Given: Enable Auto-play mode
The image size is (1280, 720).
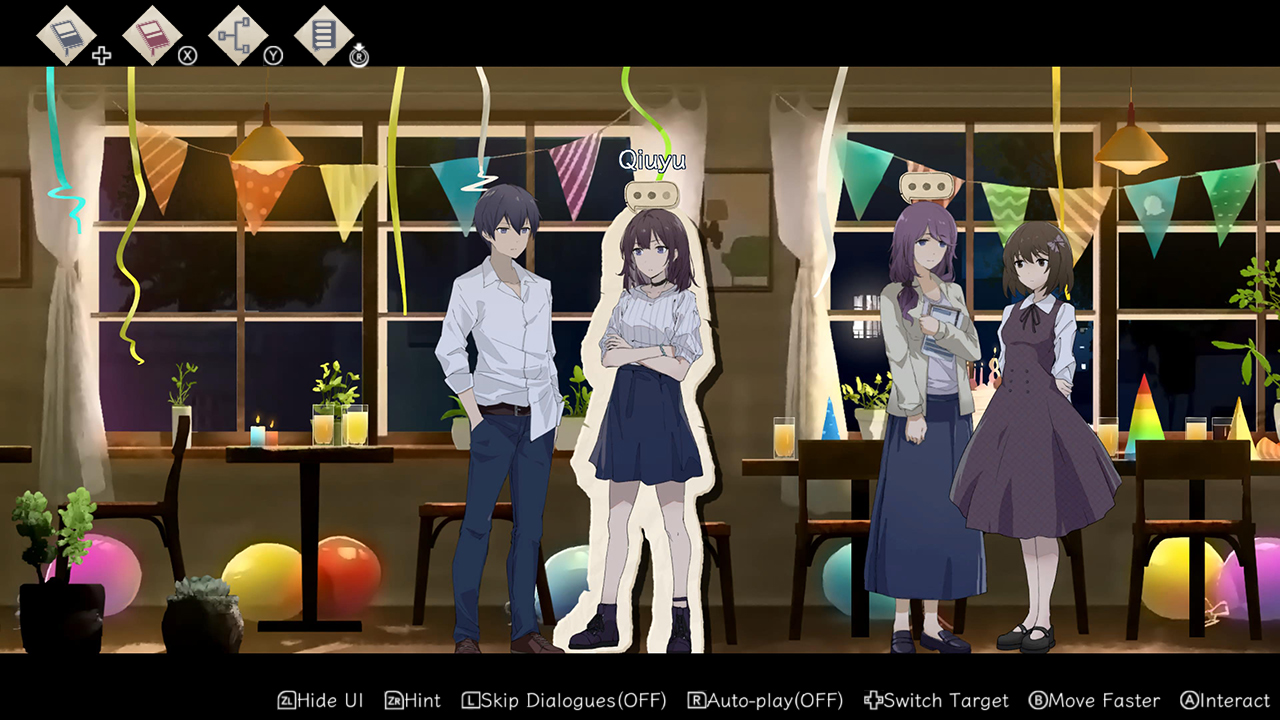Looking at the screenshot, I should tap(765, 701).
